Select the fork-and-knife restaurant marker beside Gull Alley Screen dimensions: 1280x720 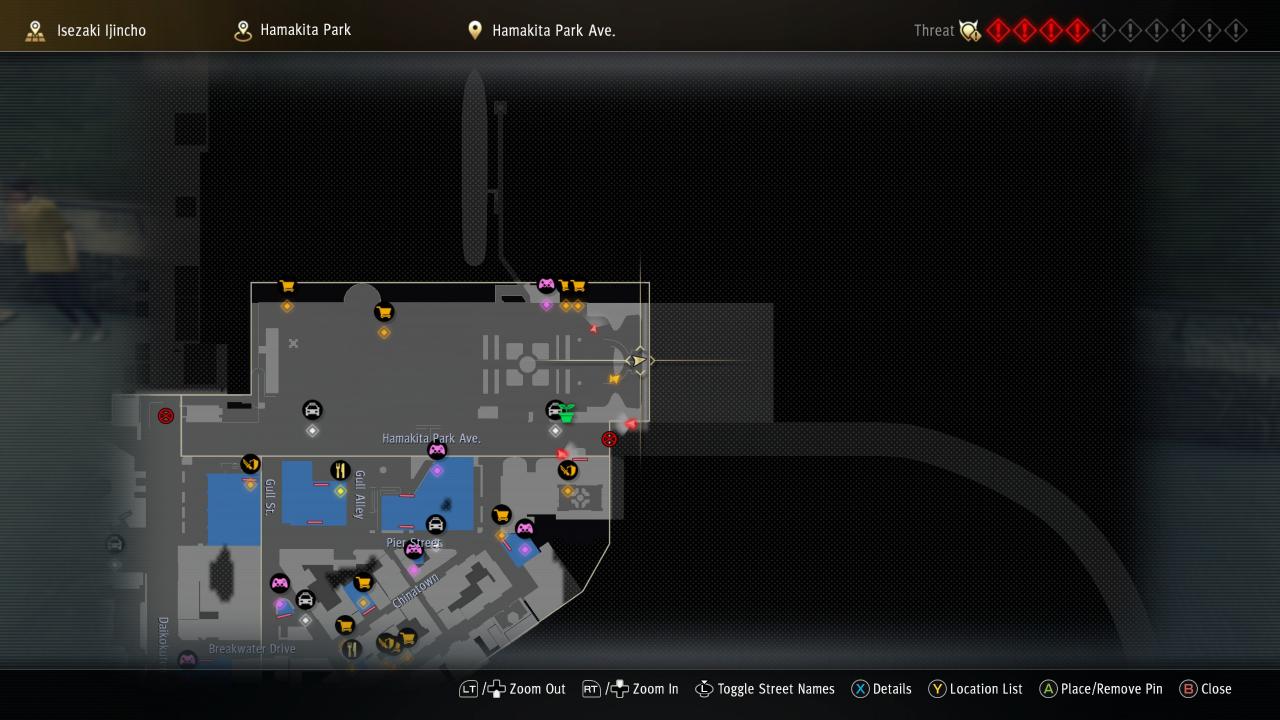340,470
